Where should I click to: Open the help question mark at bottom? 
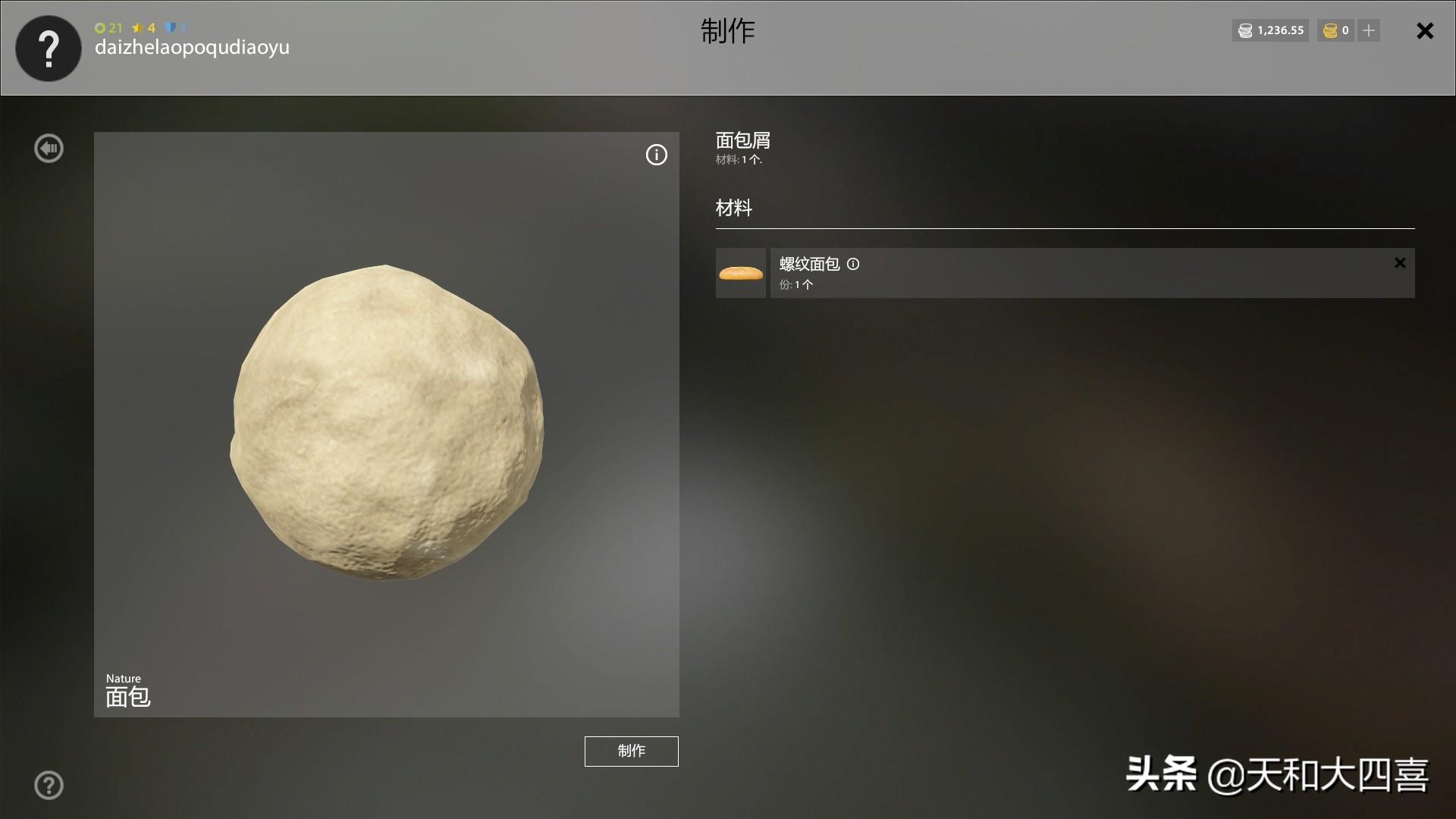(49, 786)
